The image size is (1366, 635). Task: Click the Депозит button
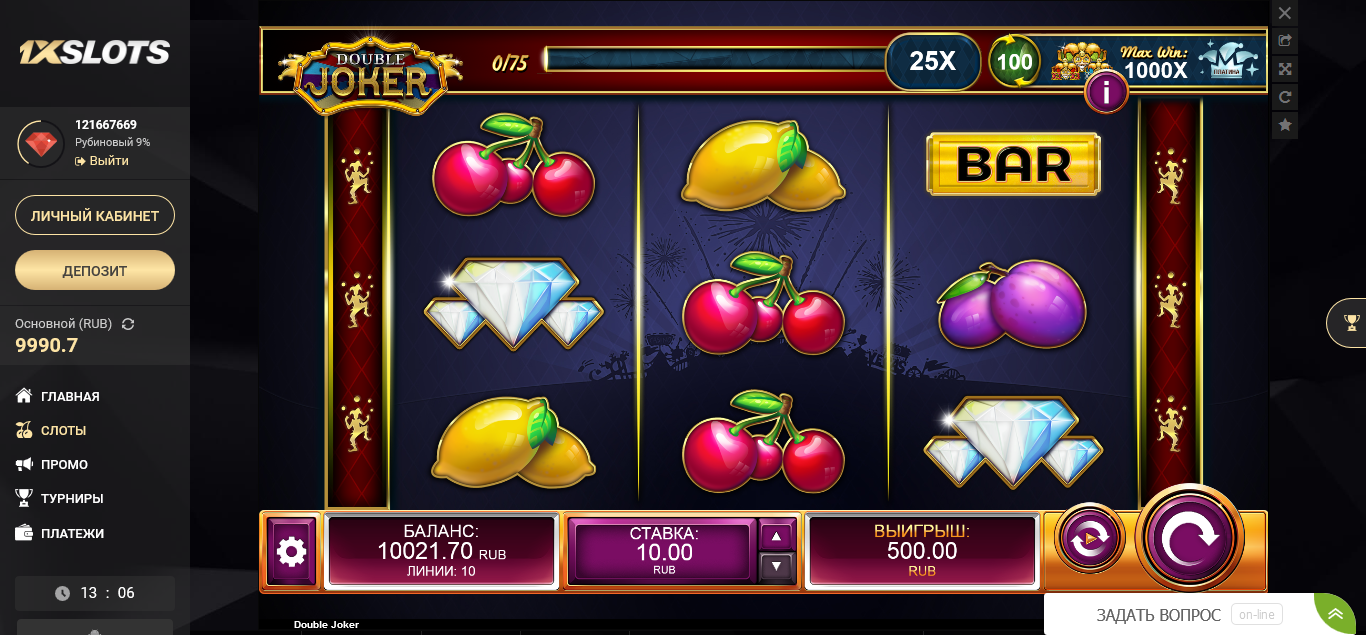95,270
